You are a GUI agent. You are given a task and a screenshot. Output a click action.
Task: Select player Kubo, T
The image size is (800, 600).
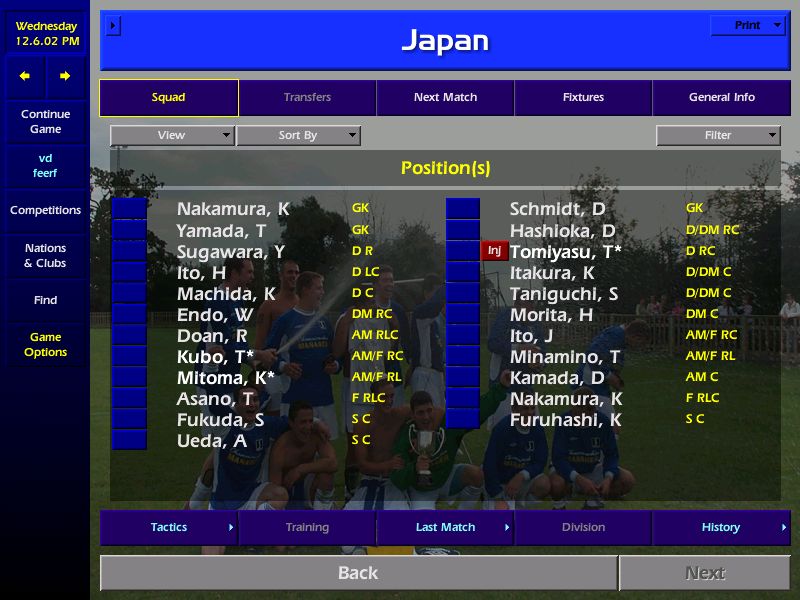pos(215,357)
